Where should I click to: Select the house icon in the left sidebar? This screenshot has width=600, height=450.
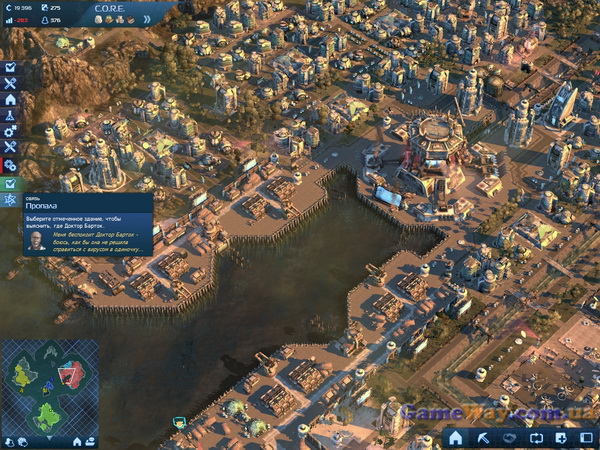pyautogui.click(x=10, y=100)
